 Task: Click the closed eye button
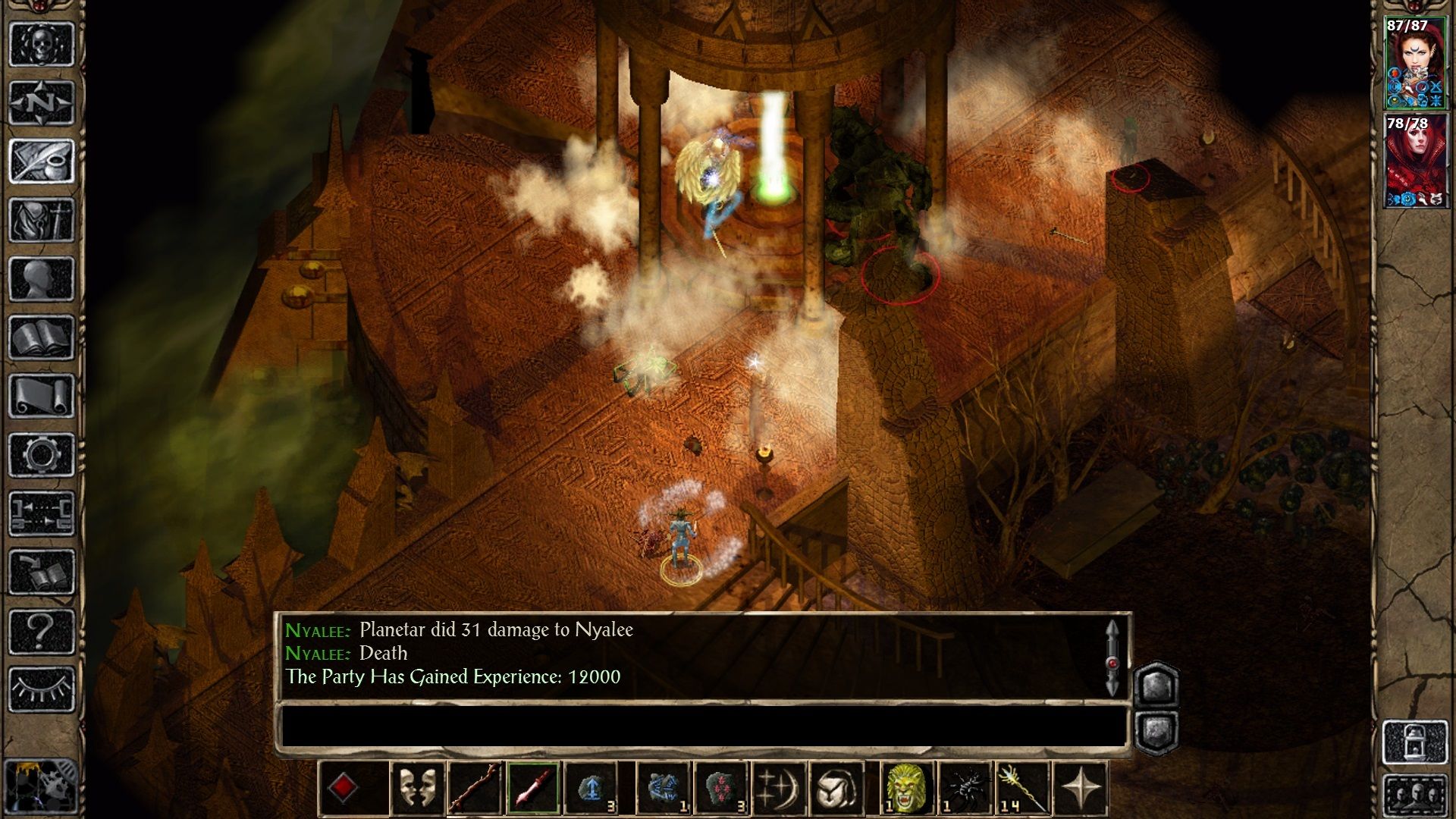42,689
